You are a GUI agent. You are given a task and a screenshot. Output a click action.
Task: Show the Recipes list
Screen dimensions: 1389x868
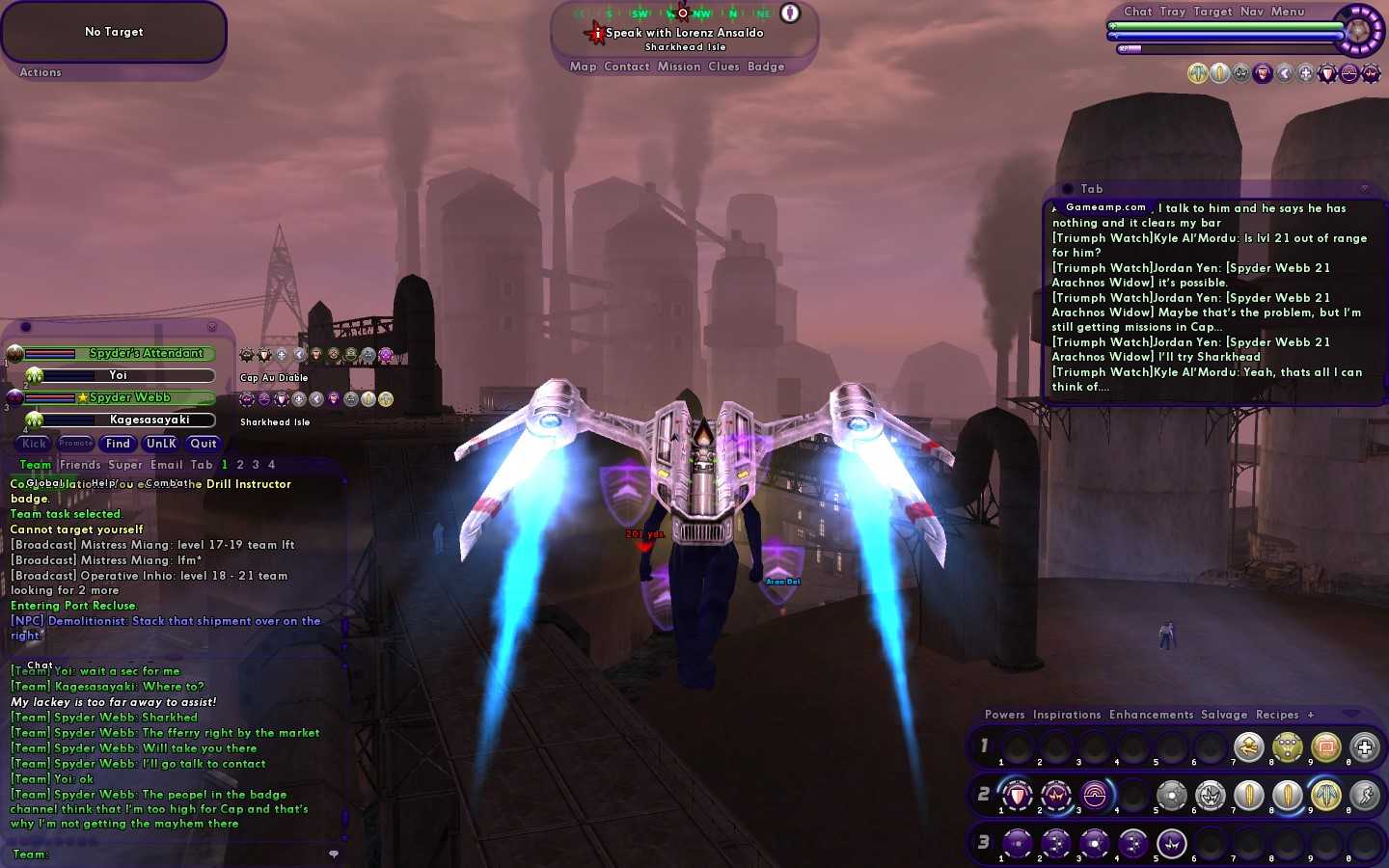[1277, 715]
